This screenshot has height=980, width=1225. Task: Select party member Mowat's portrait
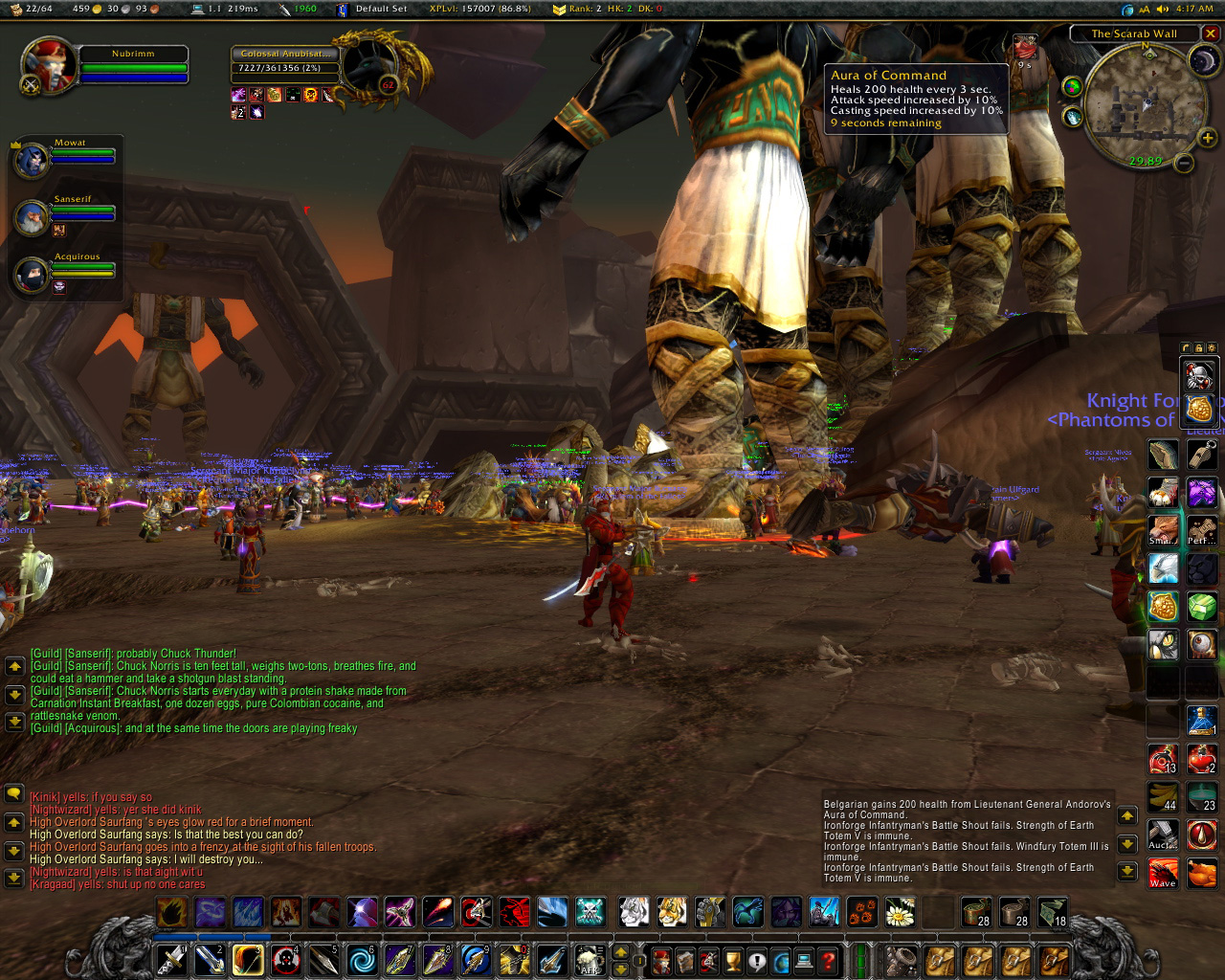coord(32,160)
